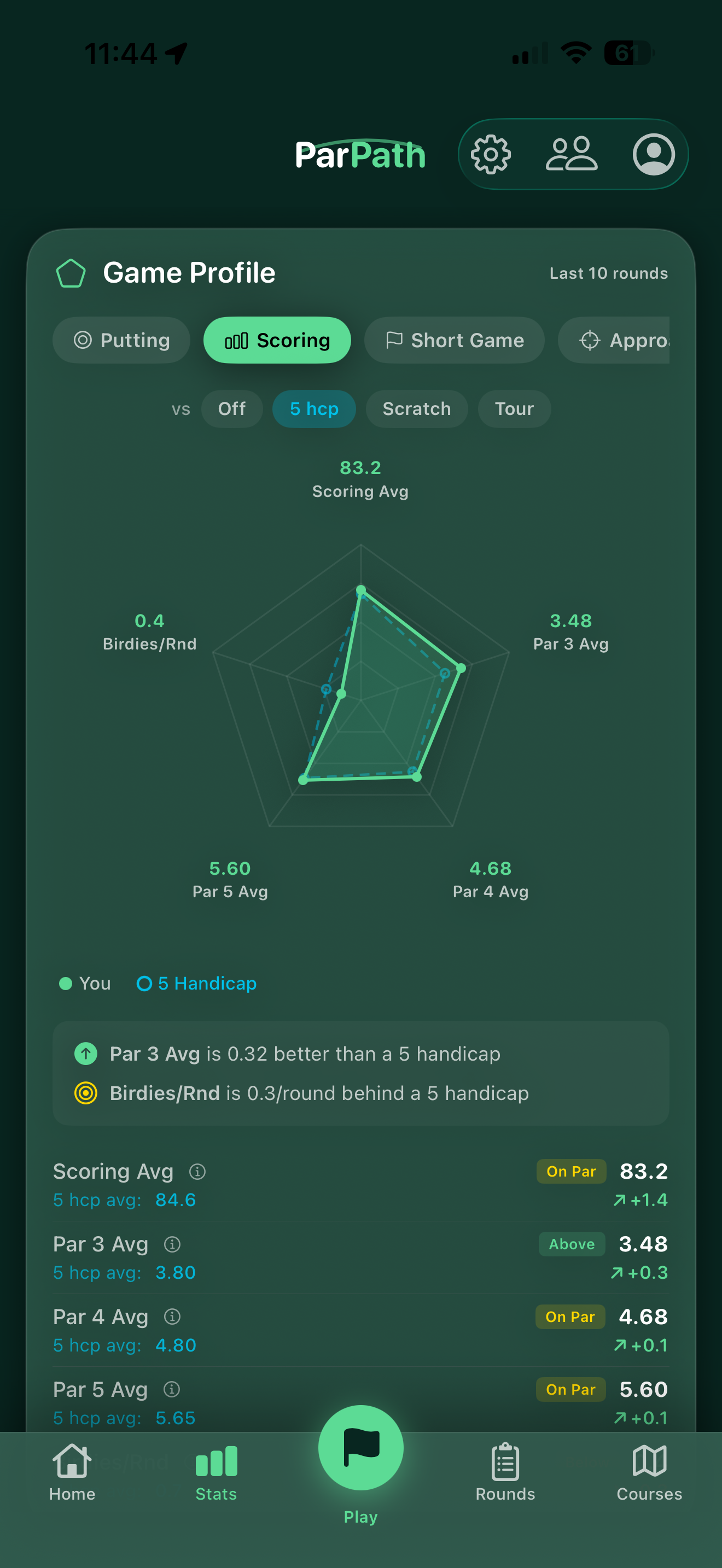The width and height of the screenshot is (722, 1568).
Task: Select the Scratch comparison option
Action: tap(416, 408)
